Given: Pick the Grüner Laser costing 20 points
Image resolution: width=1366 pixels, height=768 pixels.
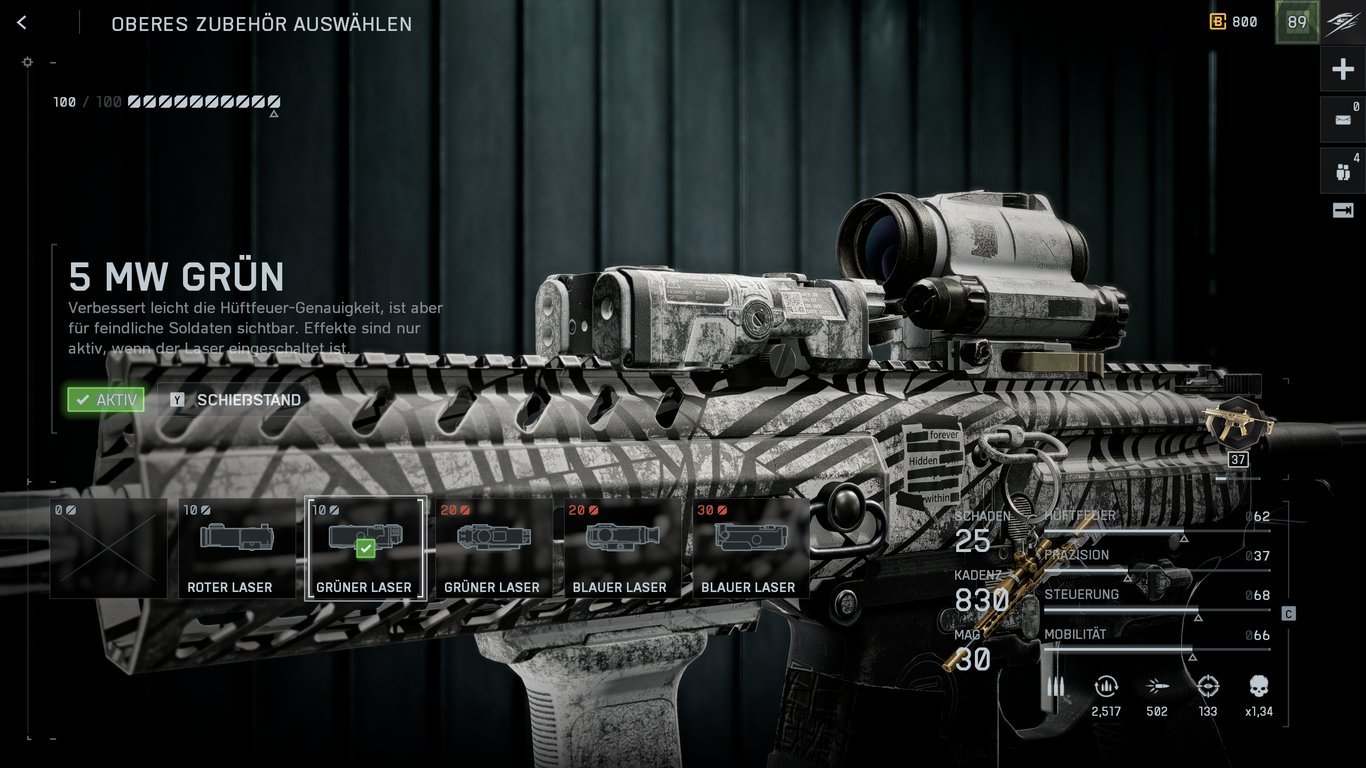Looking at the screenshot, I should pyautogui.click(x=493, y=548).
